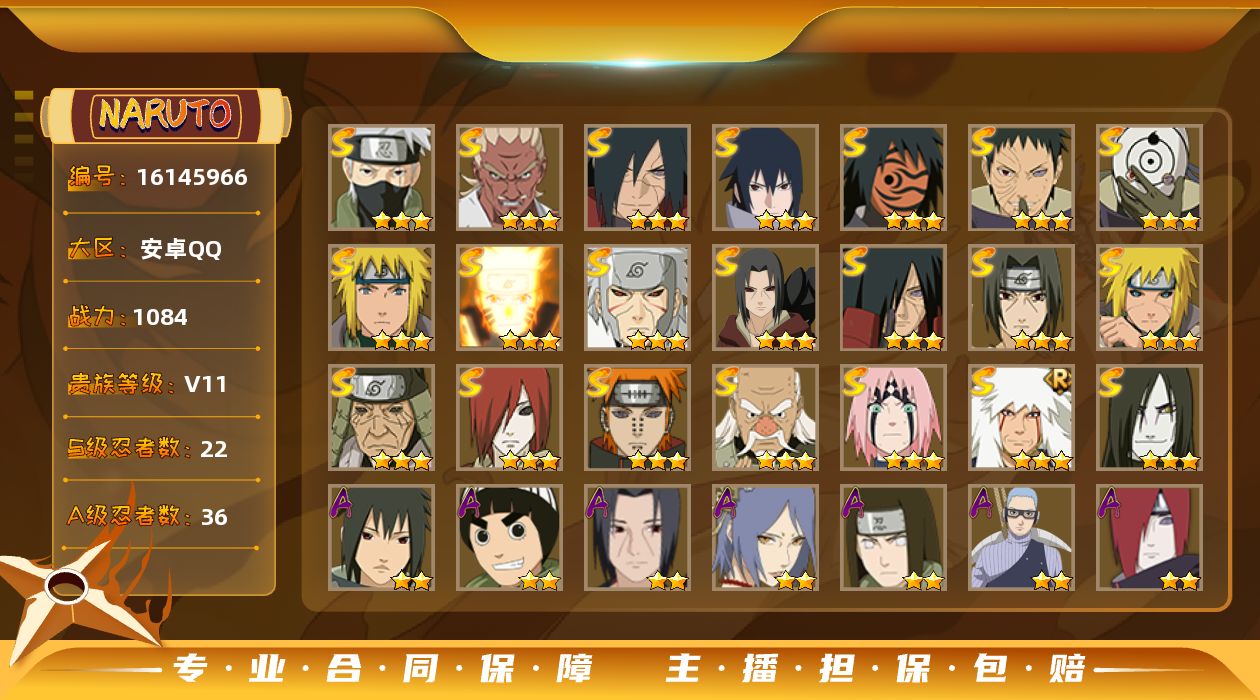The width and height of the screenshot is (1260, 700).
Task: Select the masked Kakashi portrait
Action: click(x=381, y=177)
